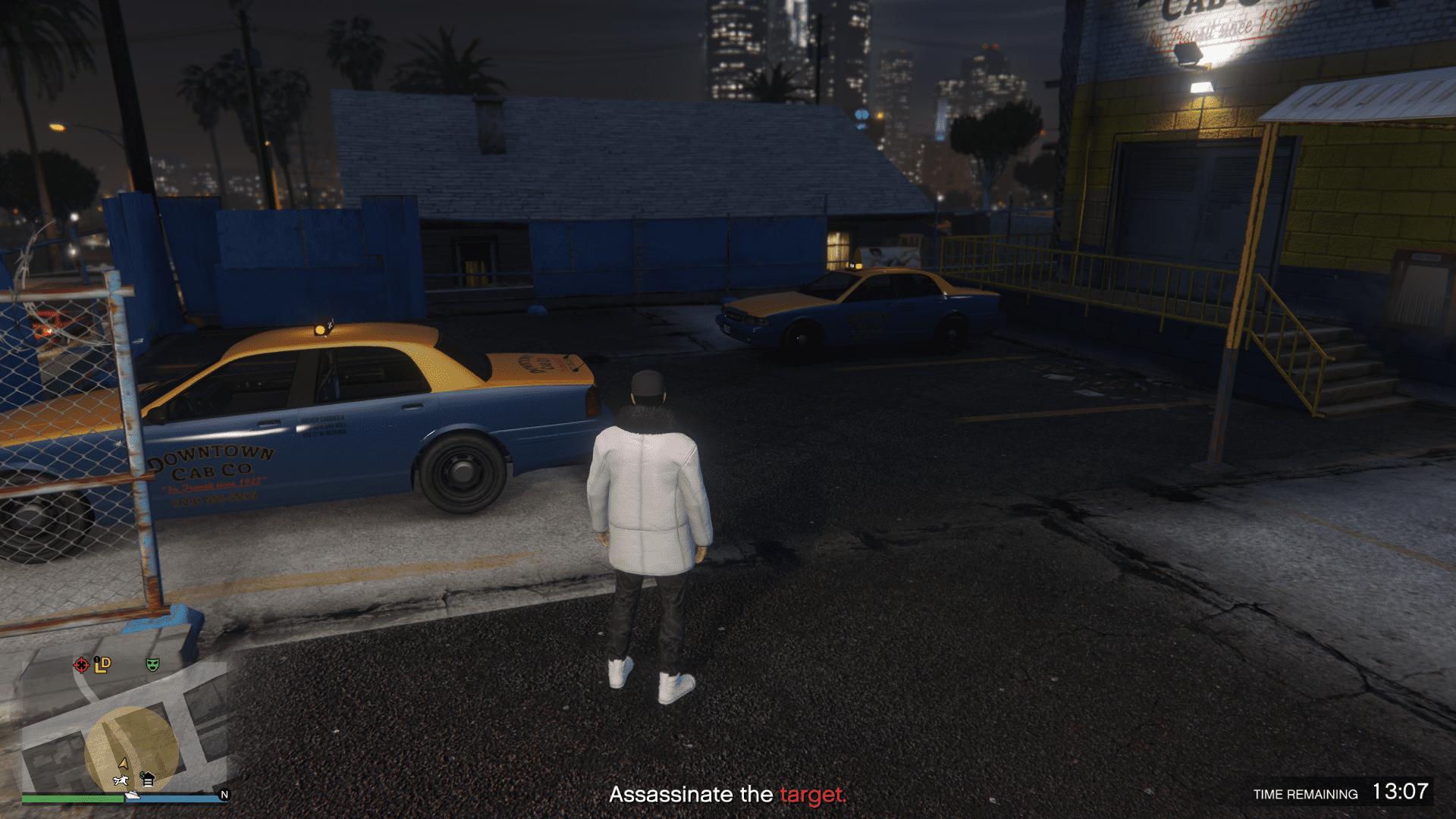Select the player arrow on the minimap
Viewport: 1456px width, 819px height.
pos(122,764)
